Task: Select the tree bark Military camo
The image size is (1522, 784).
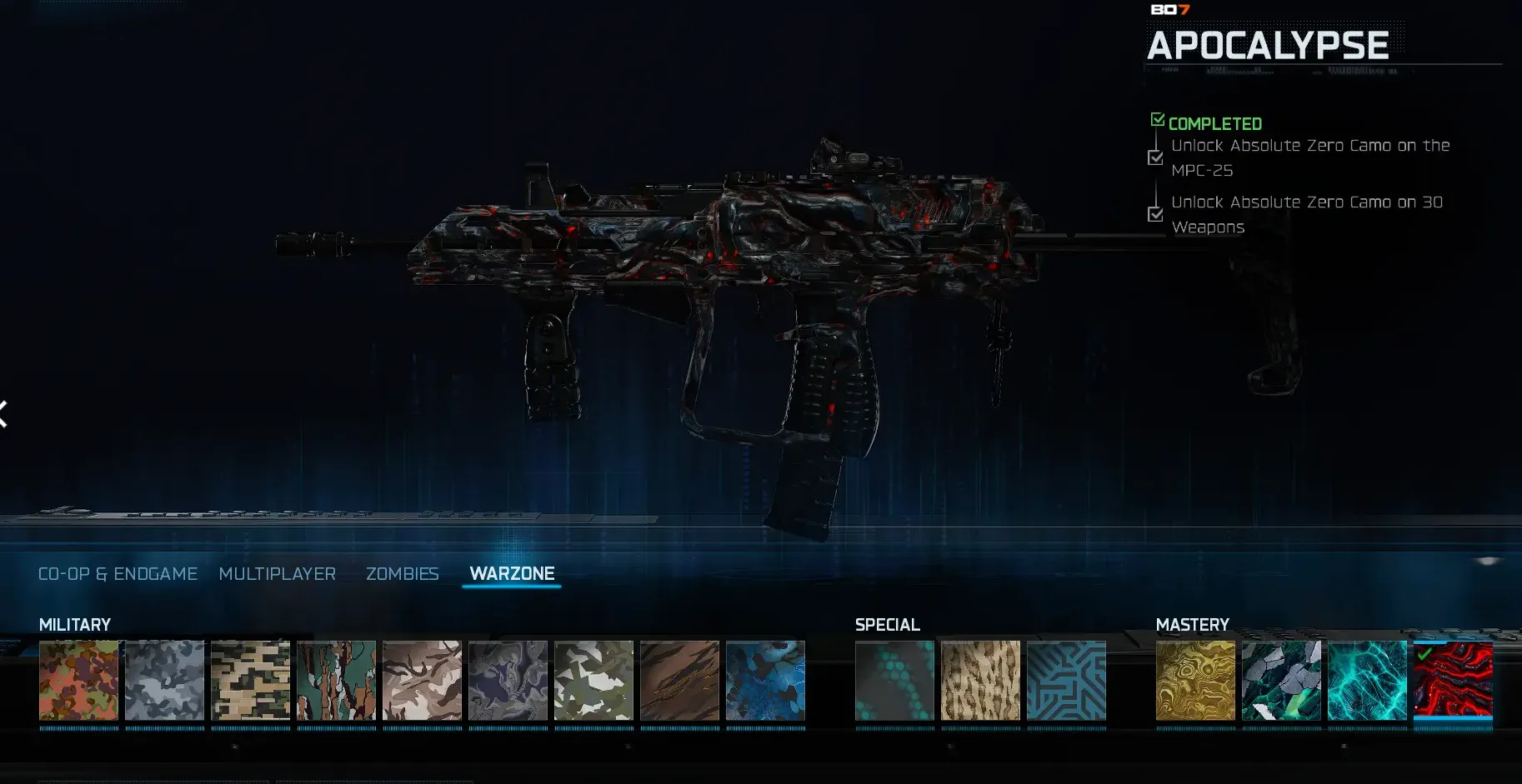Action: pyautogui.click(x=336, y=681)
